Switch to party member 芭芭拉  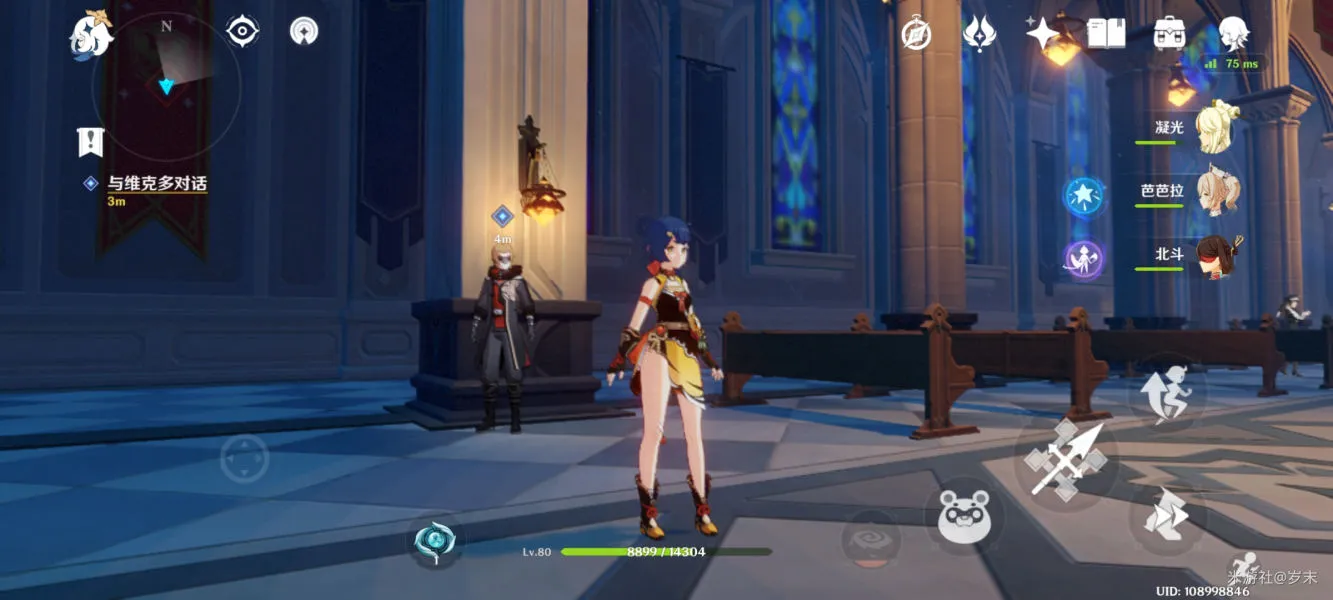(1217, 191)
